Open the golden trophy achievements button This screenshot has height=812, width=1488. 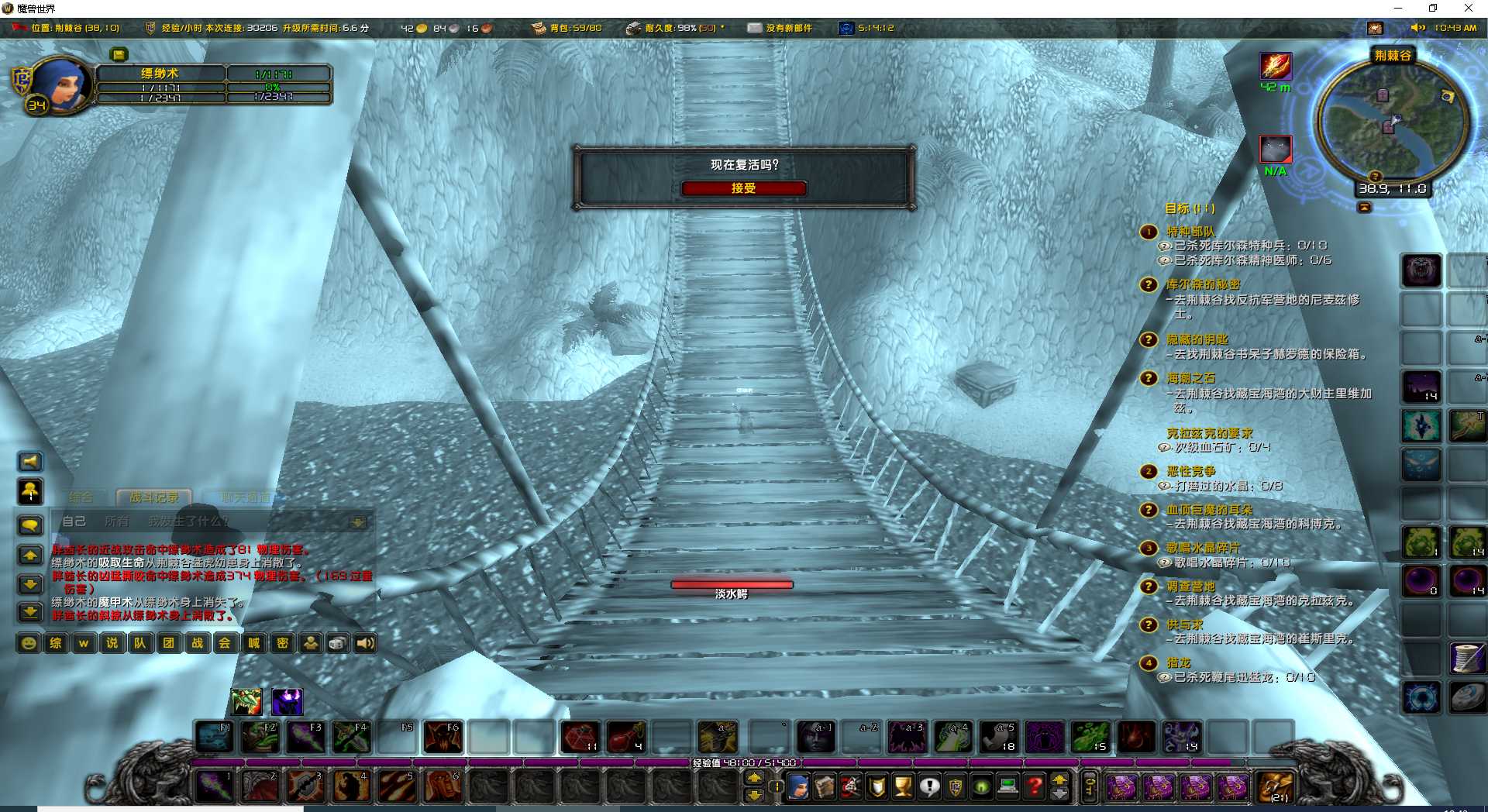[903, 787]
